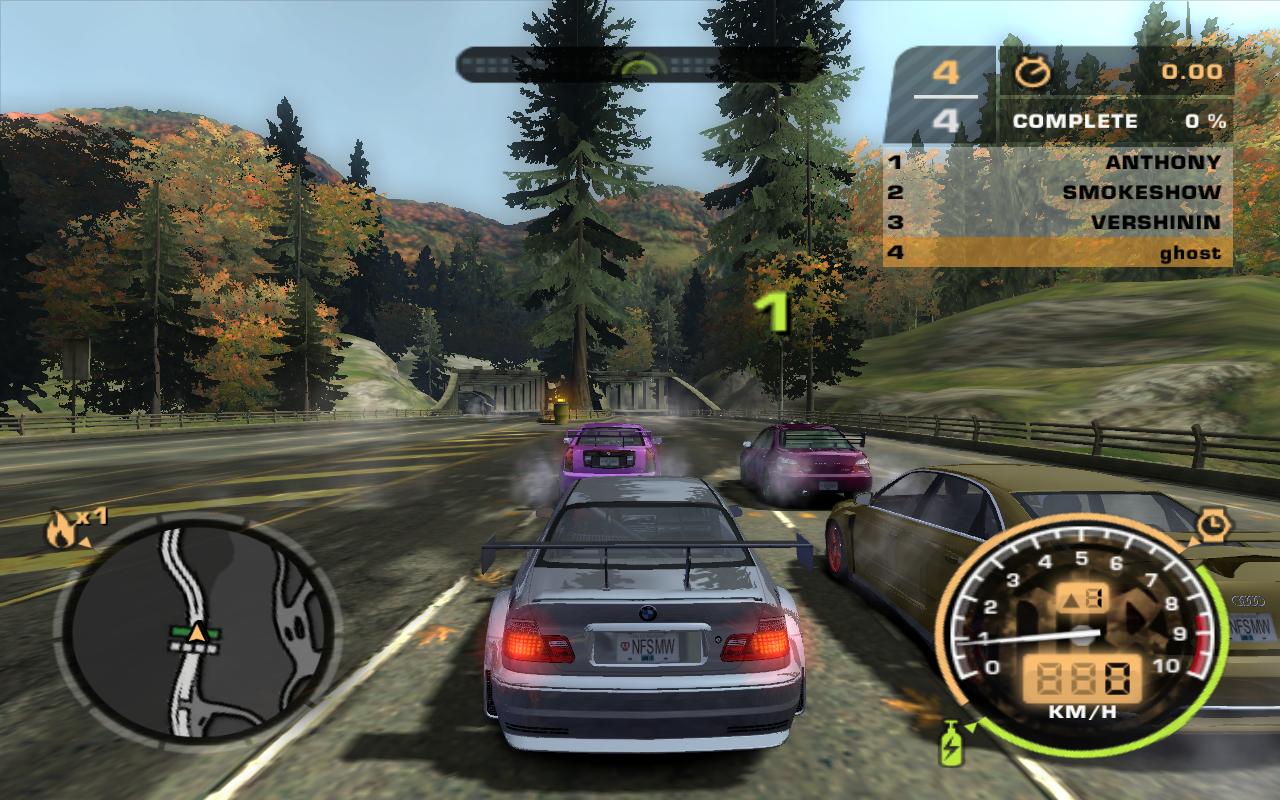The width and height of the screenshot is (1280, 800).
Task: Activate the Speedbreaker stopwatch icon by the tachometer
Action: click(1213, 523)
